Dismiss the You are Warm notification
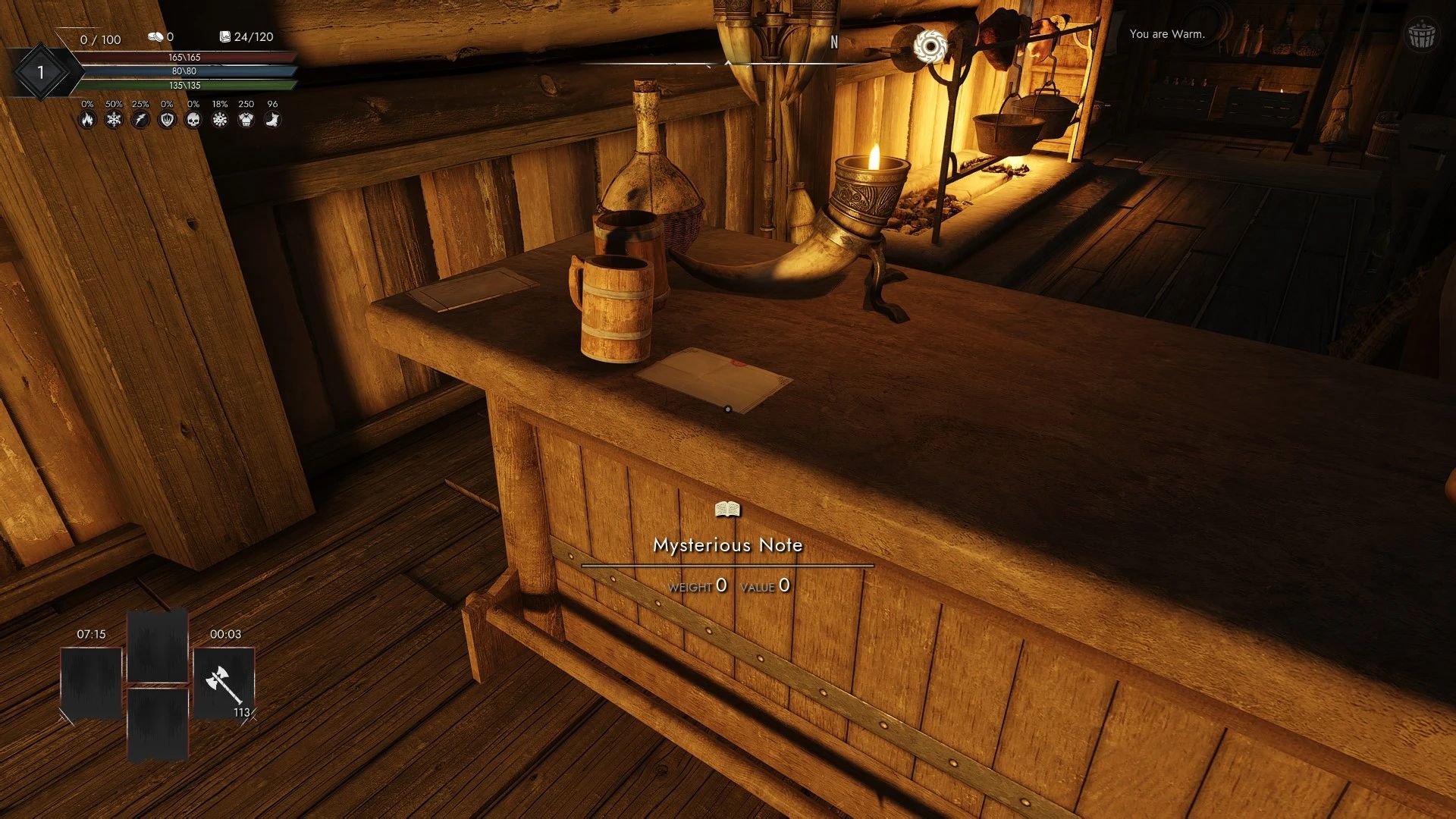Viewport: 1456px width, 819px height. pyautogui.click(x=1167, y=33)
